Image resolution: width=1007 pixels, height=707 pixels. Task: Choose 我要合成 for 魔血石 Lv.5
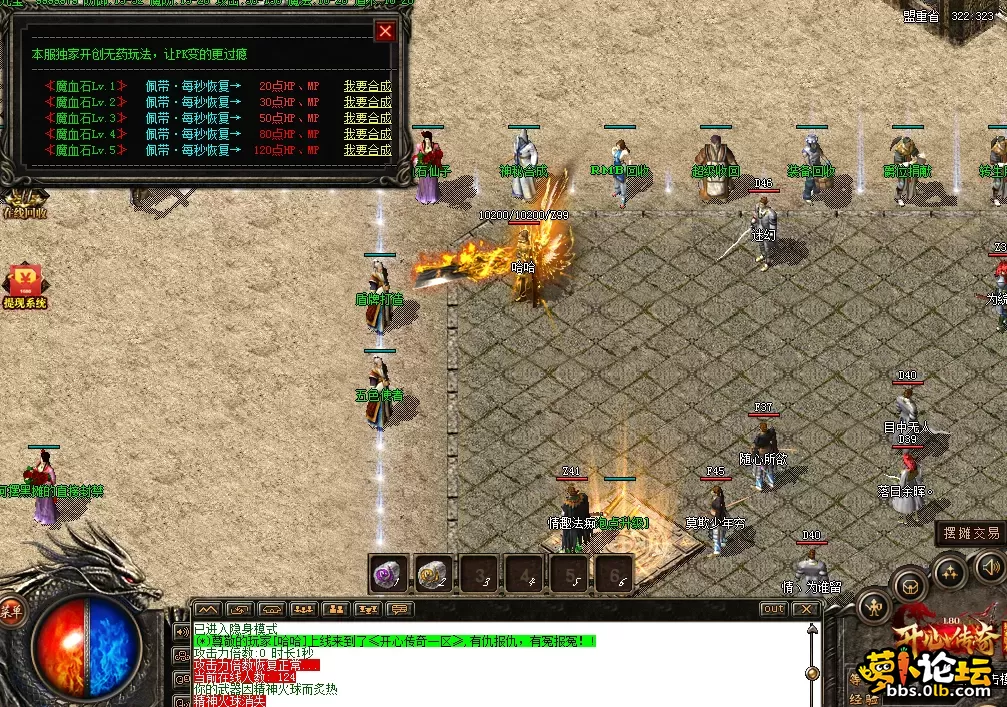[367, 150]
